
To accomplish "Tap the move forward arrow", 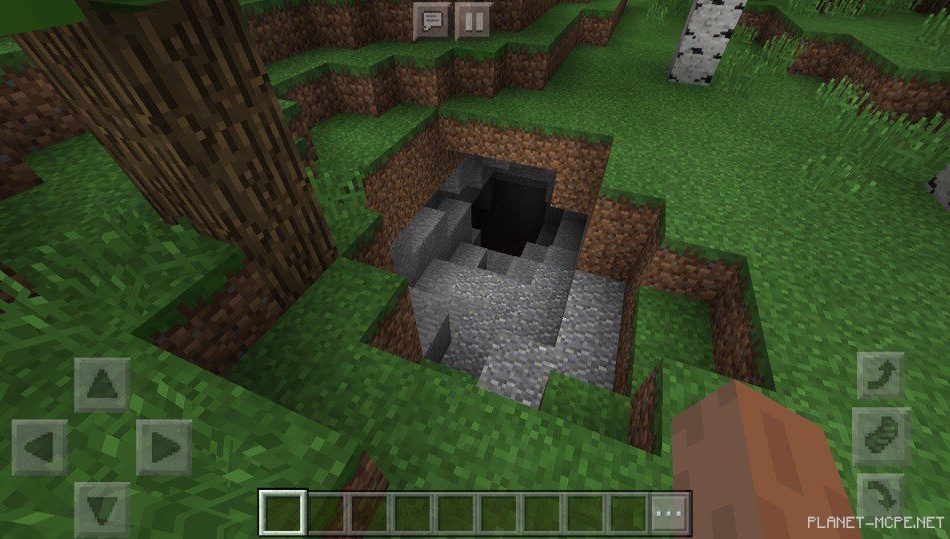I will coord(102,384).
